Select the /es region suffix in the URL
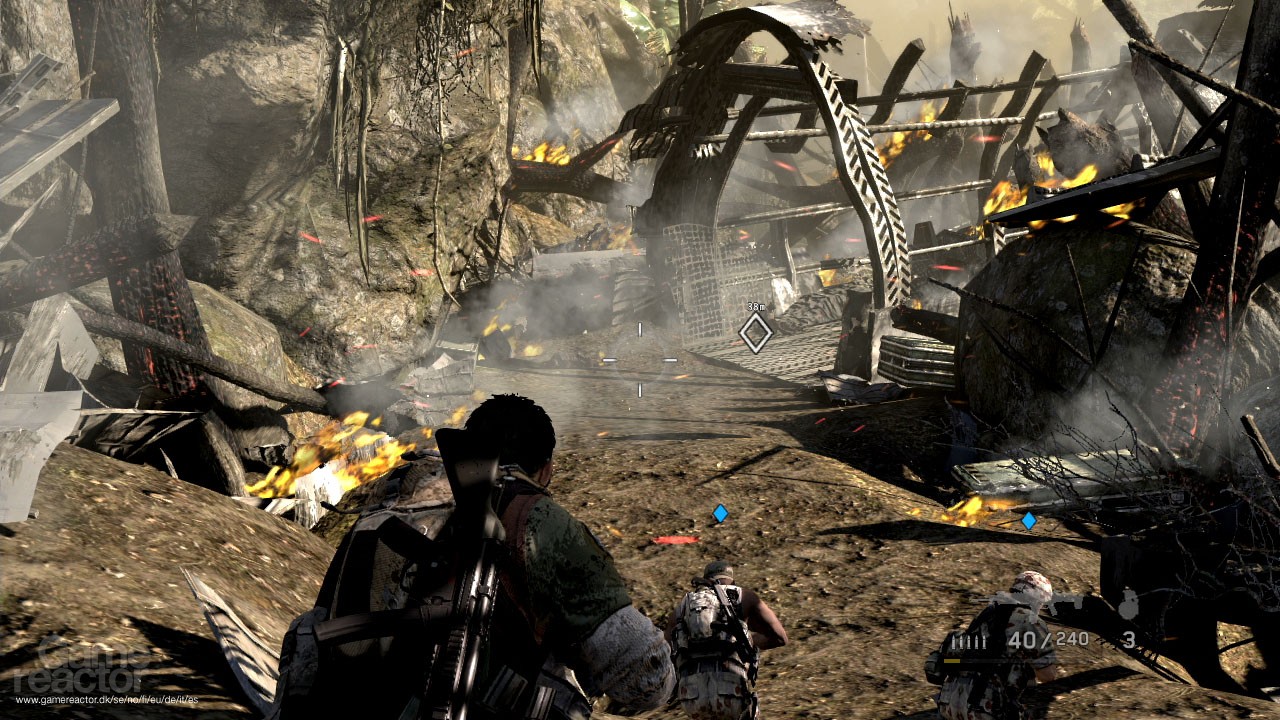Screen dimensions: 1280x720 point(193,699)
